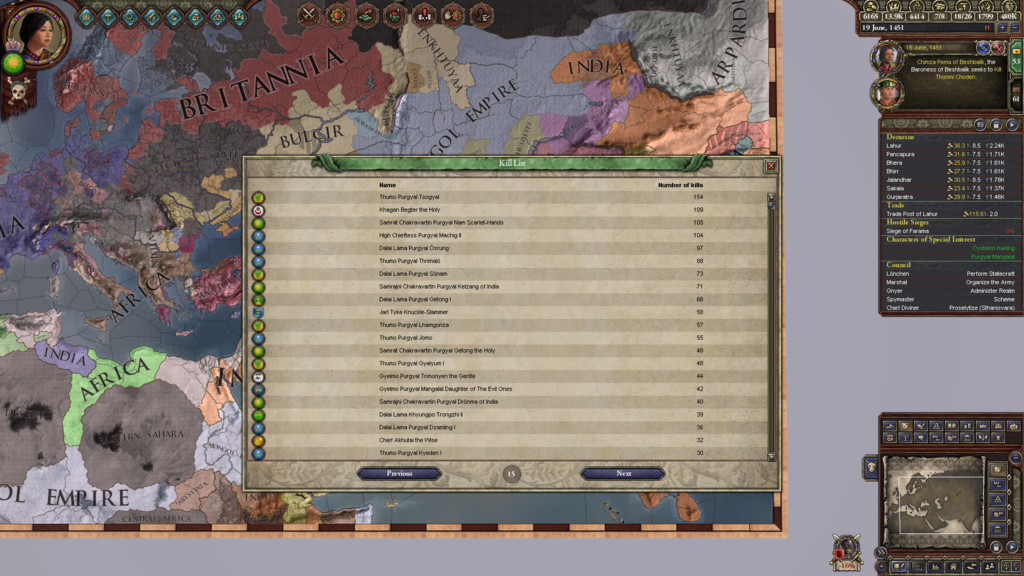
Task: Select the Siege of Farama entry
Action: click(x=907, y=231)
